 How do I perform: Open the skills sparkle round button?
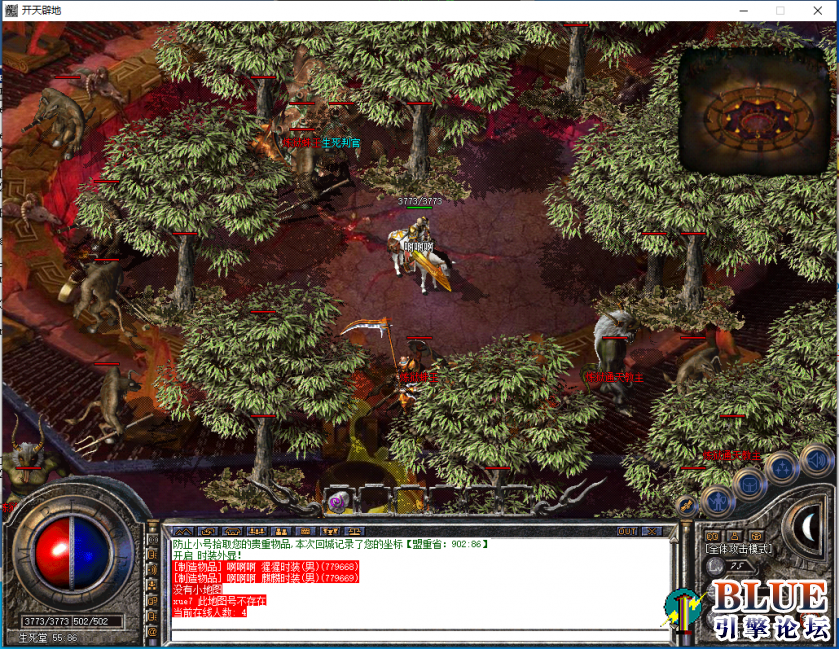pos(781,467)
